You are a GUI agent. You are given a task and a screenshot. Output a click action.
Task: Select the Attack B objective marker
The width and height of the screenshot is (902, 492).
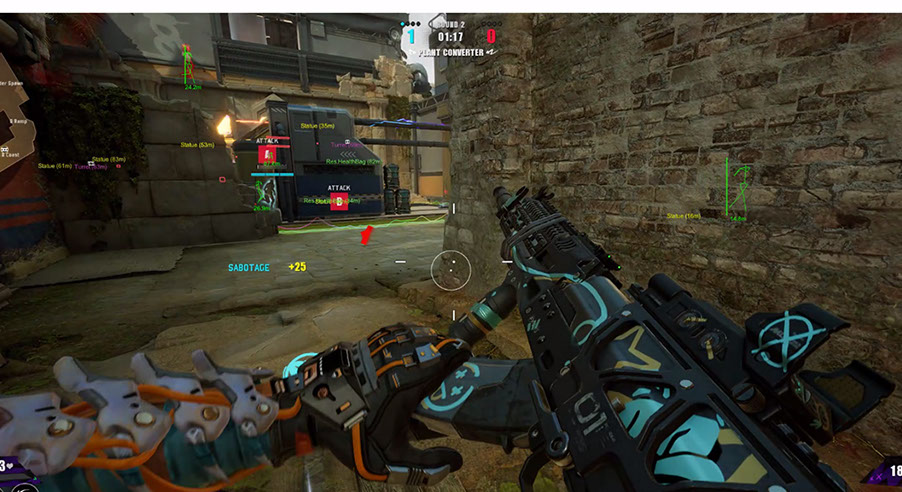point(339,201)
